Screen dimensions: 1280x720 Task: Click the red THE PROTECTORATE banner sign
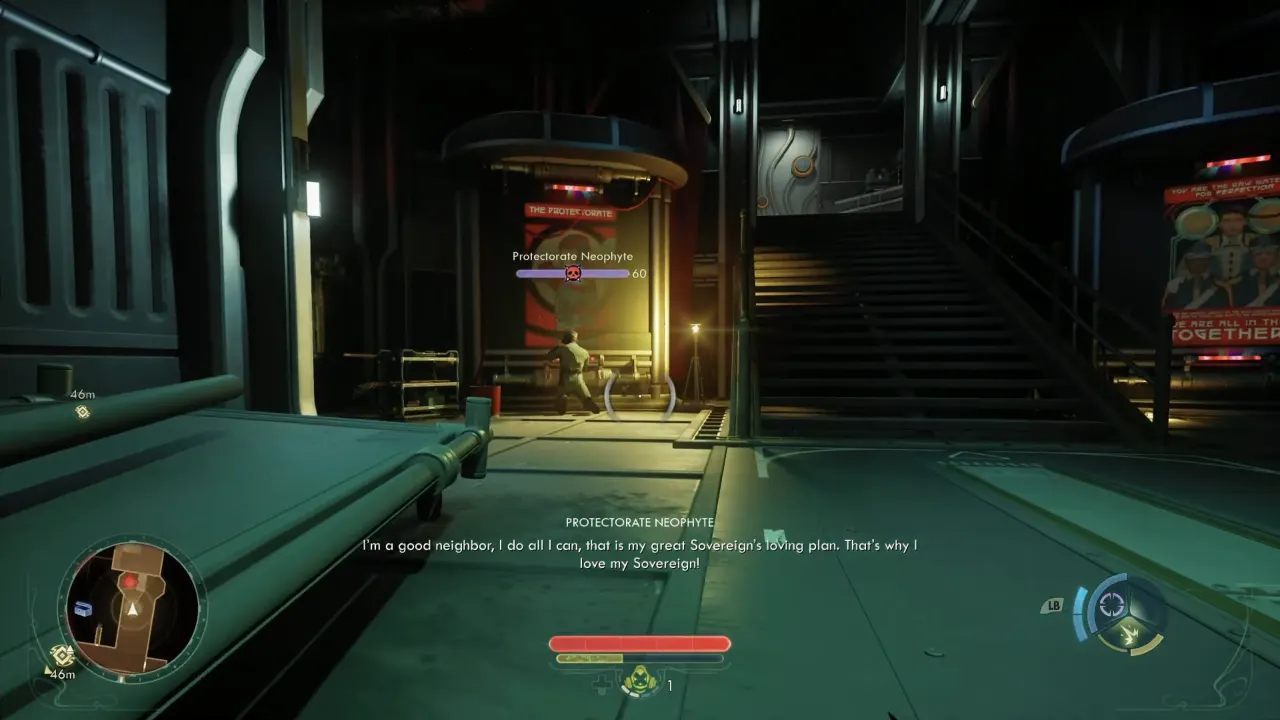[572, 211]
